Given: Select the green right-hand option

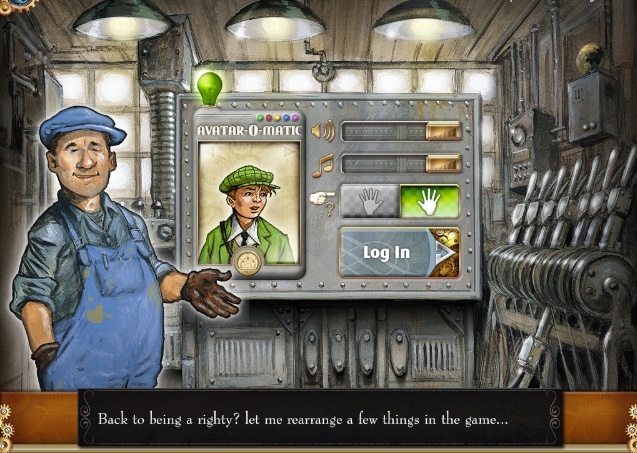Looking at the screenshot, I should [x=430, y=201].
